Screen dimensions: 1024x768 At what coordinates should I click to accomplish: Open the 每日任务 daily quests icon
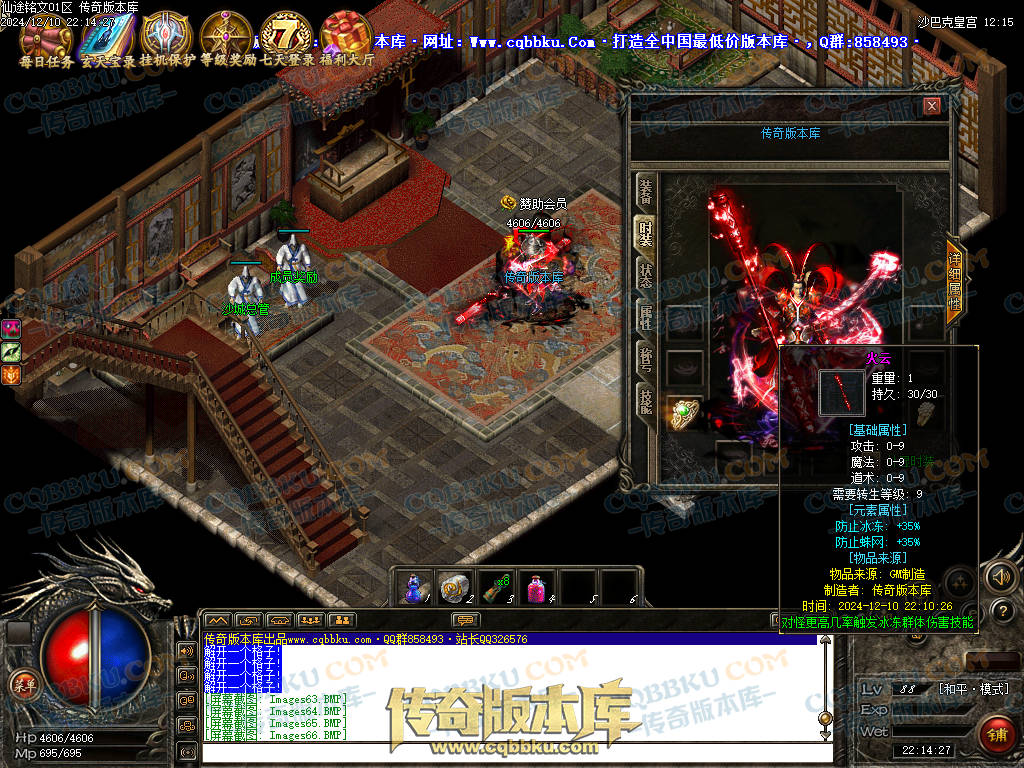46,36
